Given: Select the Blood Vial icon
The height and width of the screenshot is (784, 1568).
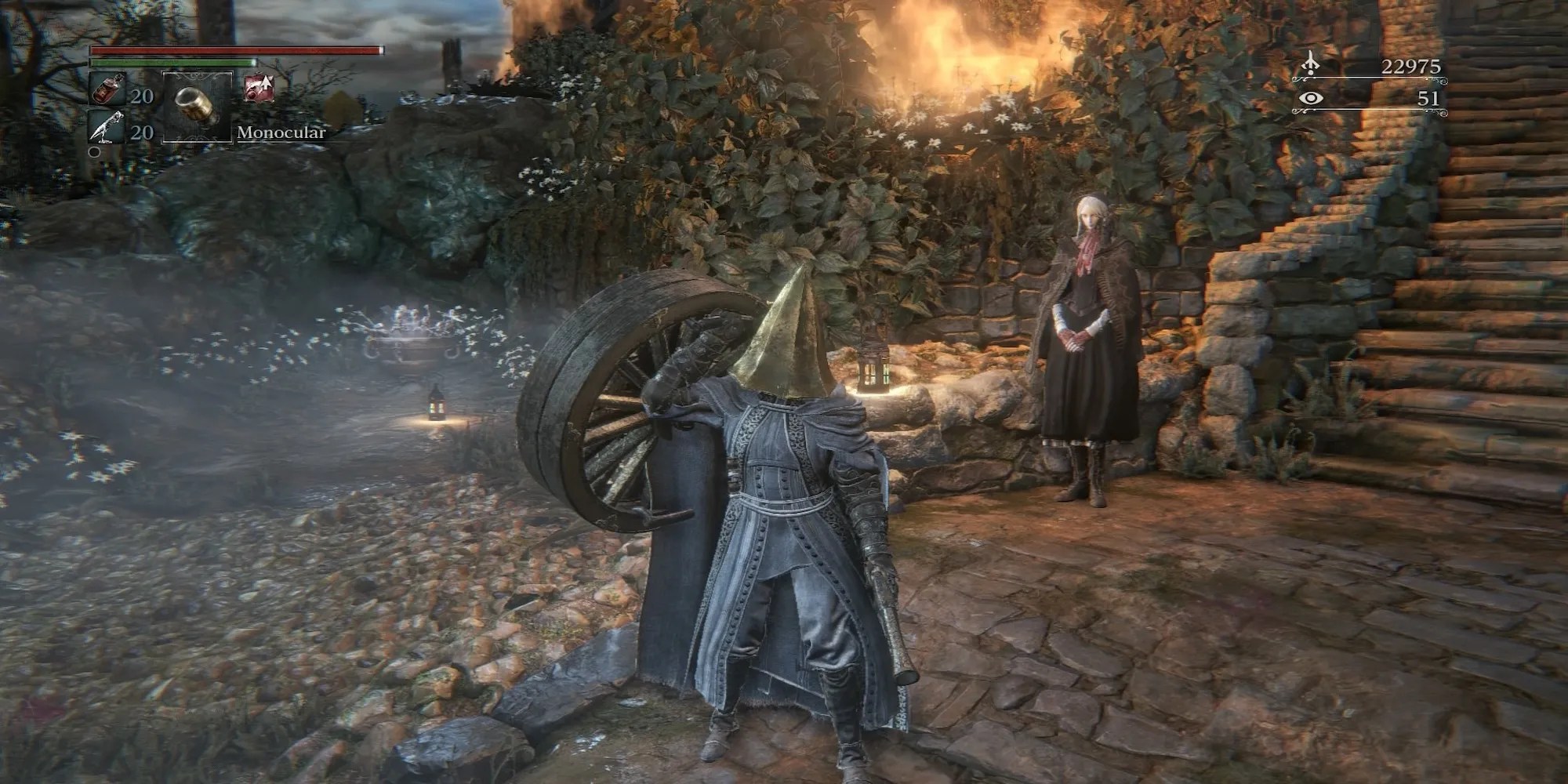Looking at the screenshot, I should pos(108,89).
